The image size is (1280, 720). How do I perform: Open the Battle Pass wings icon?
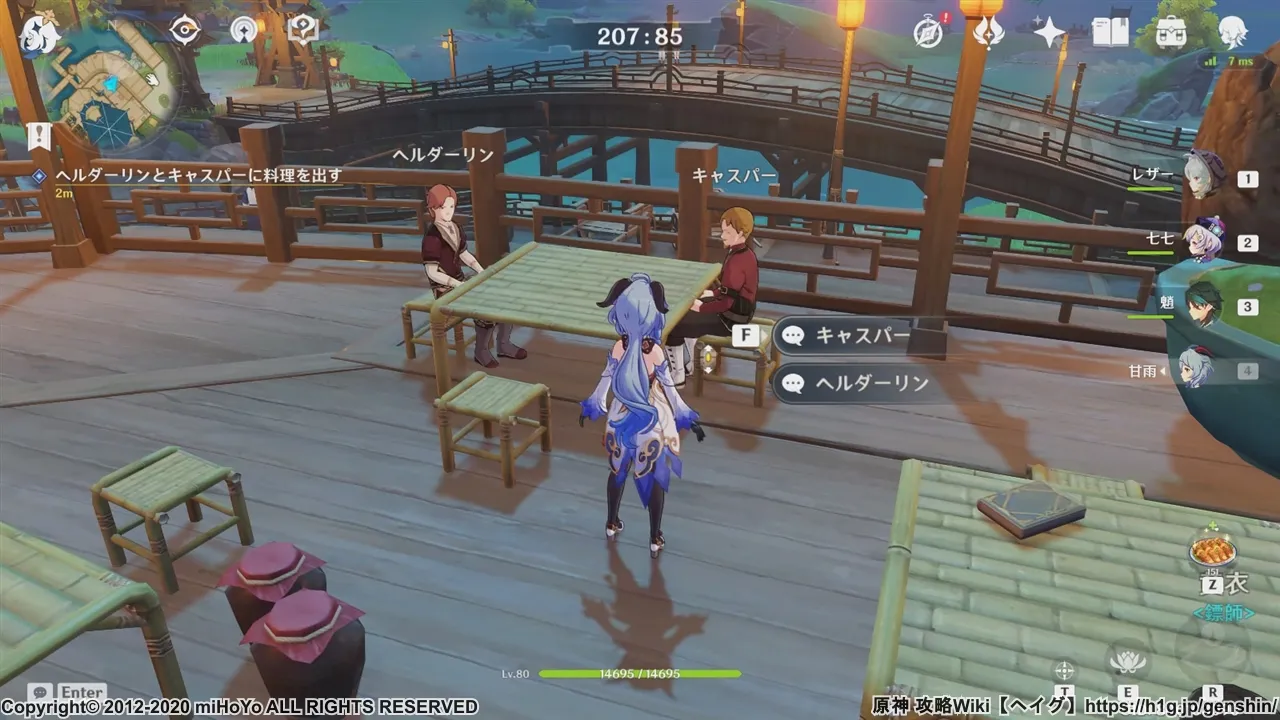pyautogui.click(x=988, y=30)
